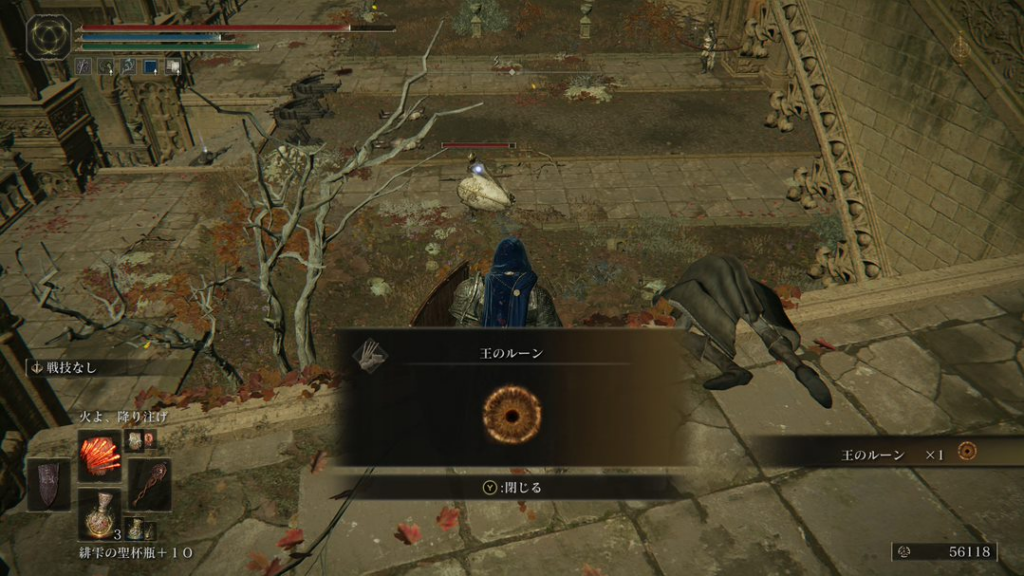The height and width of the screenshot is (576, 1024).
Task: Select the blue square status buff icon
Action: pyautogui.click(x=151, y=67)
